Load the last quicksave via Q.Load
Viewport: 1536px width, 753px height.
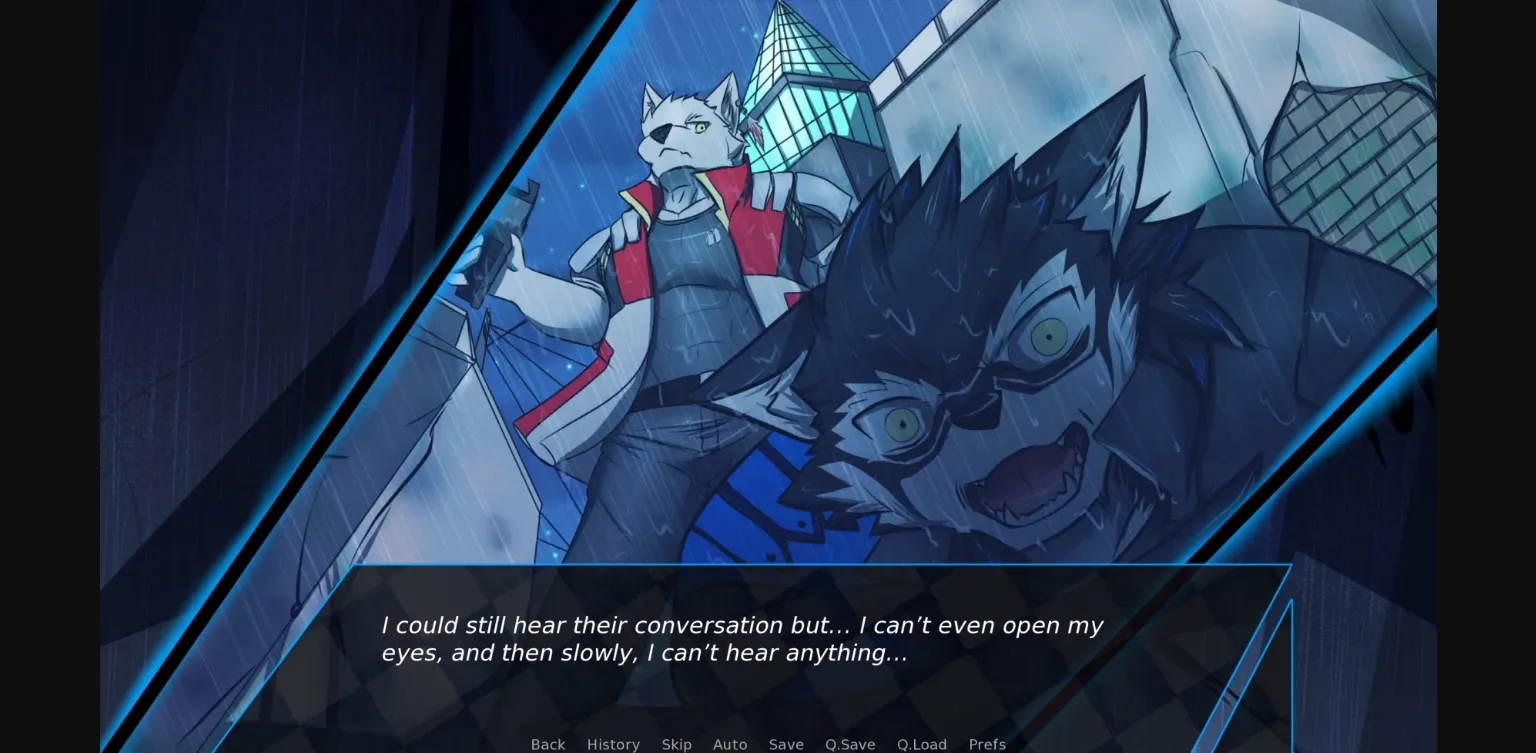pyautogui.click(x=921, y=744)
